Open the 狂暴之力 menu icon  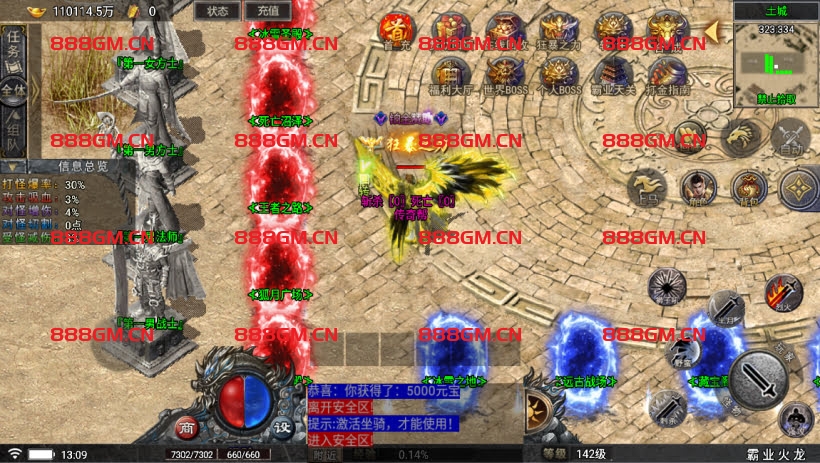(557, 29)
